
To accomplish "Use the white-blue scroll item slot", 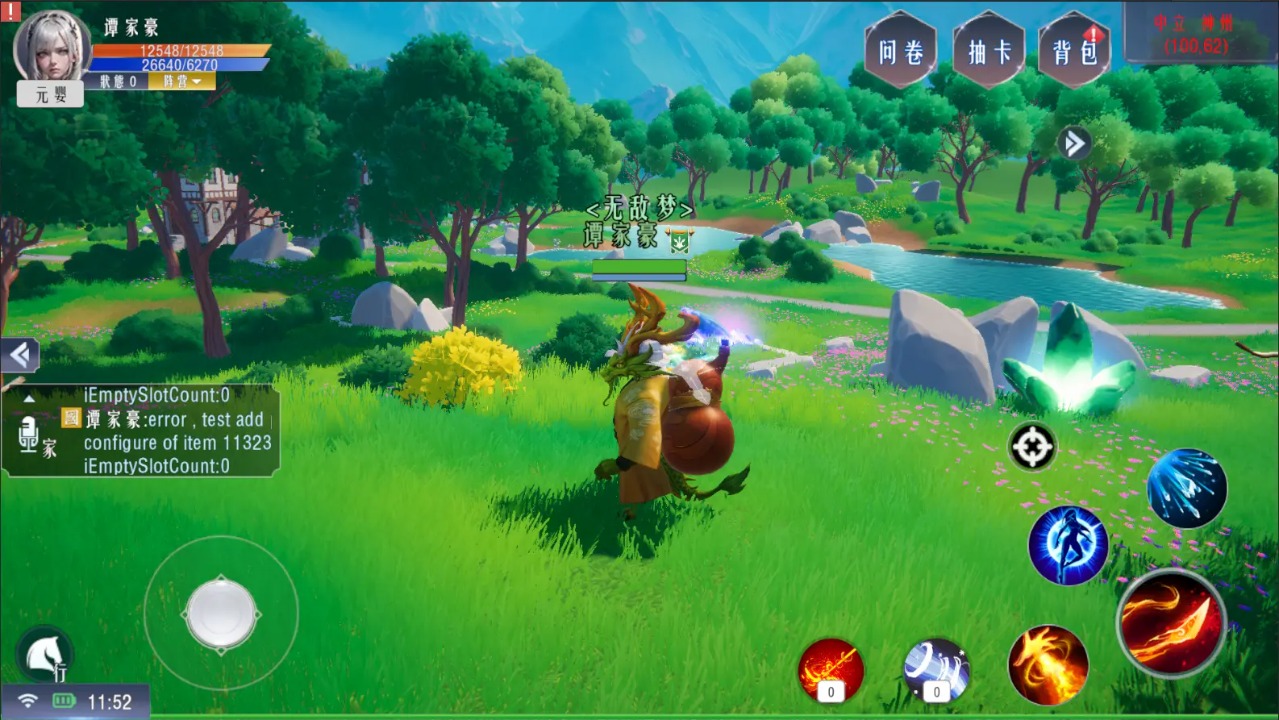I will pyautogui.click(x=936, y=668).
